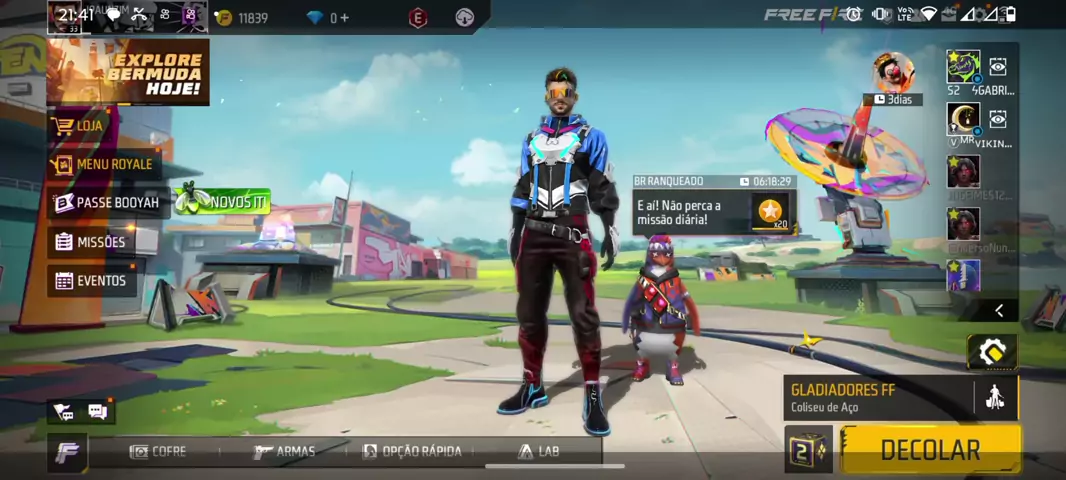
Task: Click the Explore Bermuda Hoje banner
Action: [x=128, y=72]
